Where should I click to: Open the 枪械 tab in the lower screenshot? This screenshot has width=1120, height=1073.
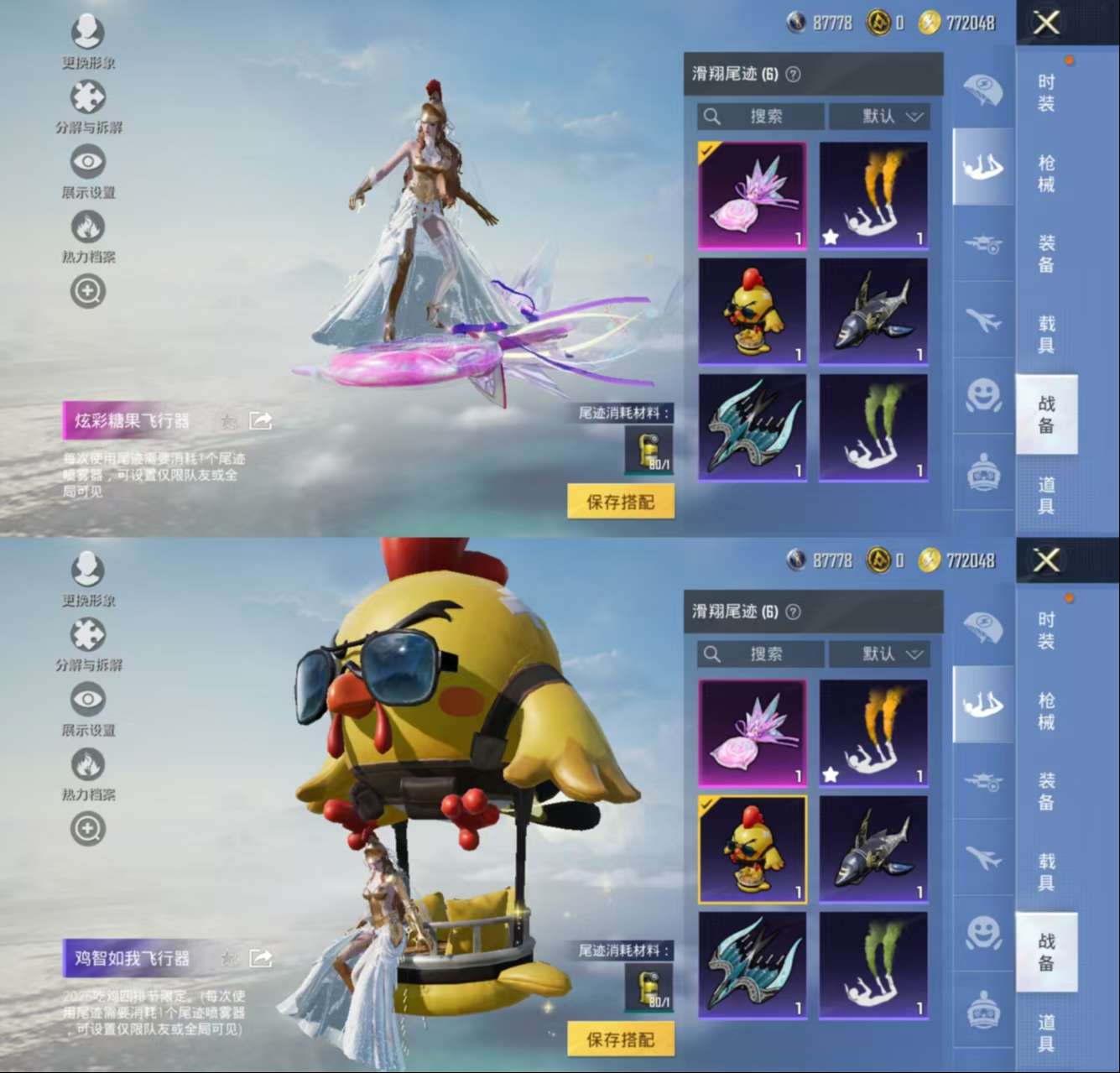1046,711
